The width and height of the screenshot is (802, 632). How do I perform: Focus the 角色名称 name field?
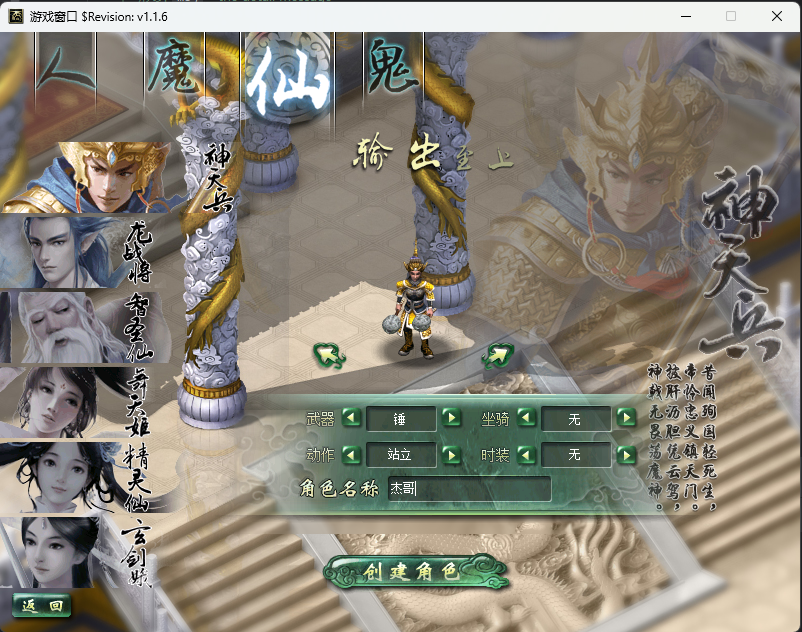coord(468,489)
